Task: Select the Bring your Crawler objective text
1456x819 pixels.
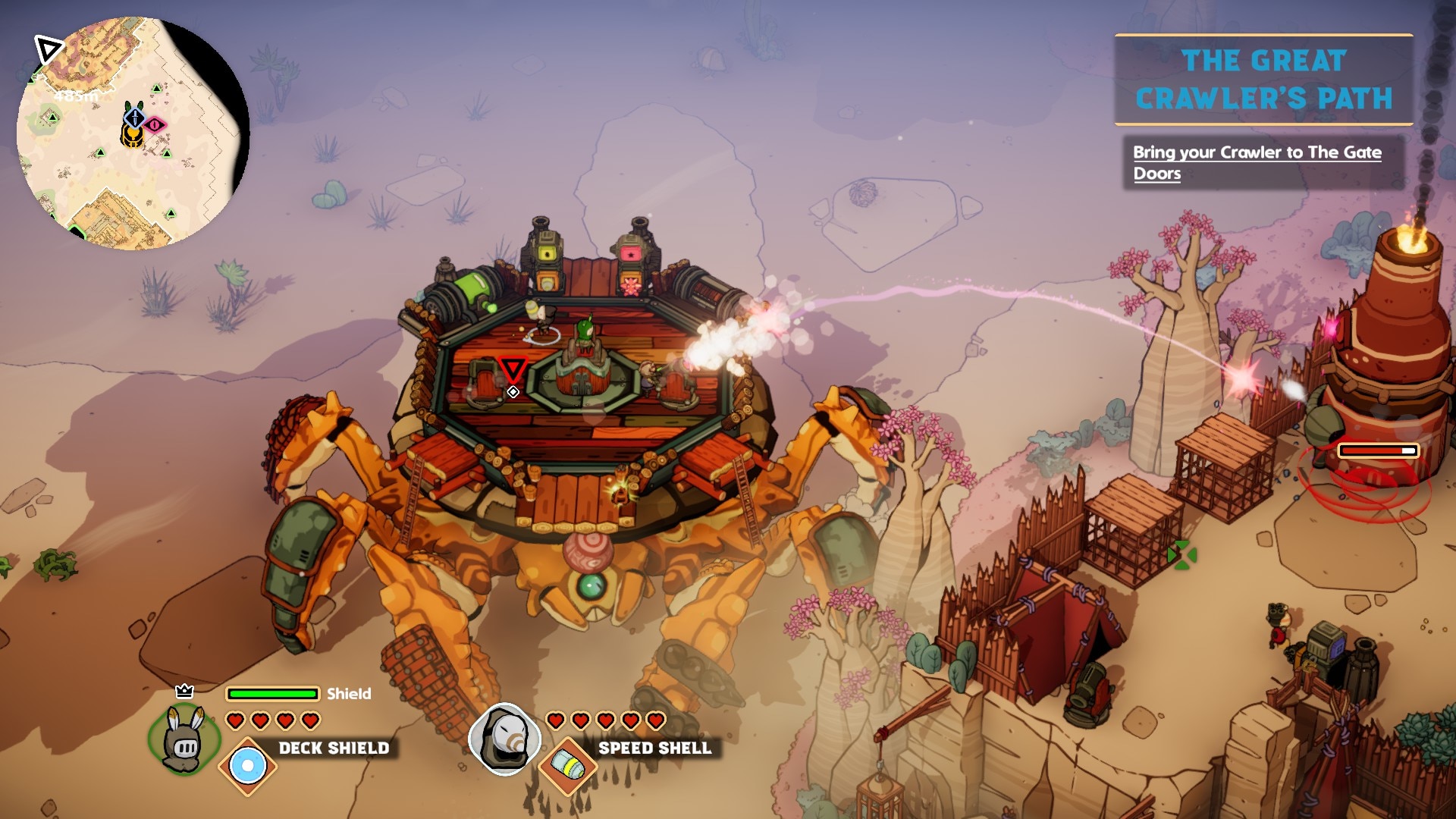Action: [x=1257, y=162]
